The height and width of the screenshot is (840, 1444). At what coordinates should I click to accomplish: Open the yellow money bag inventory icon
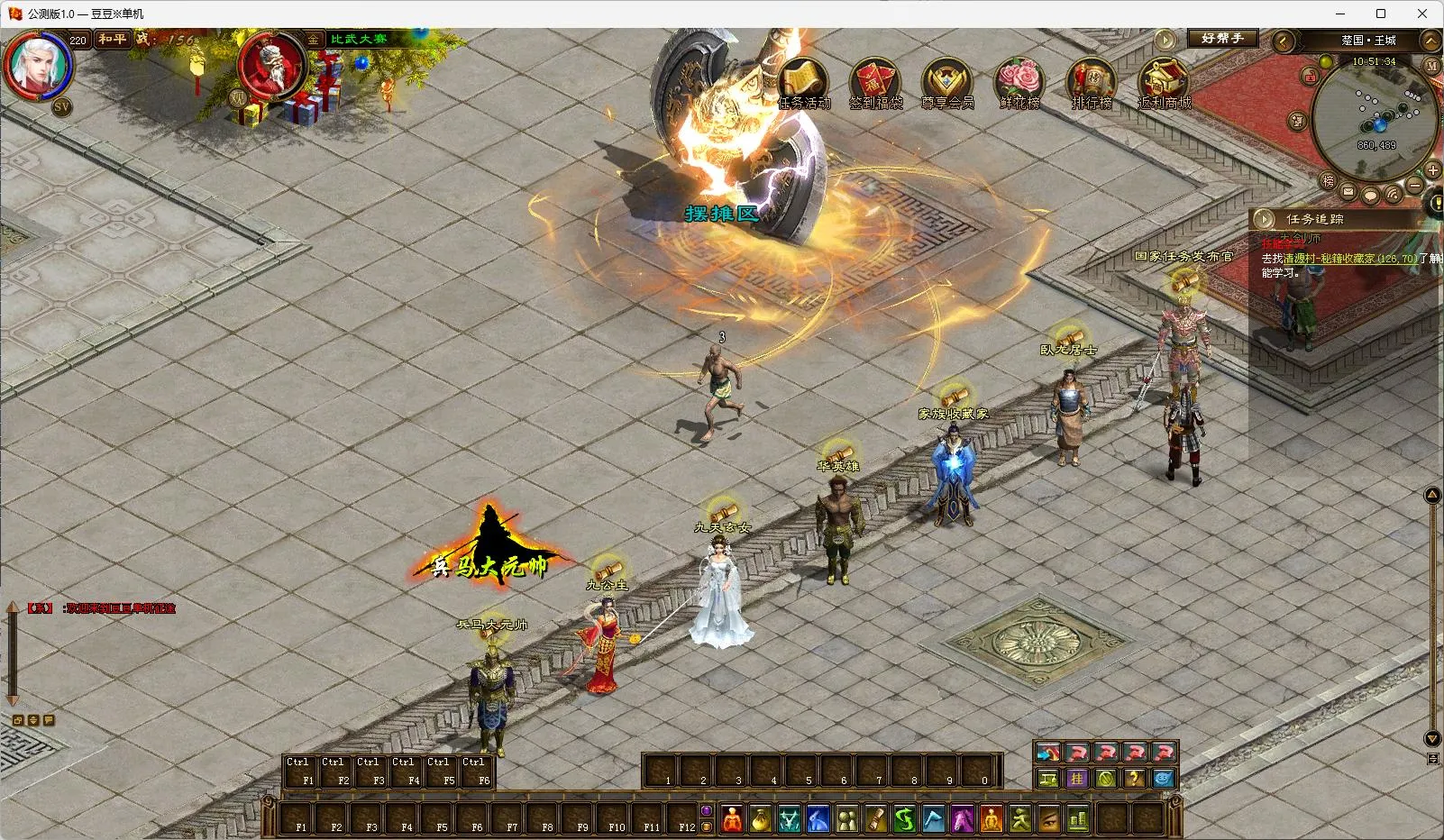[x=762, y=819]
